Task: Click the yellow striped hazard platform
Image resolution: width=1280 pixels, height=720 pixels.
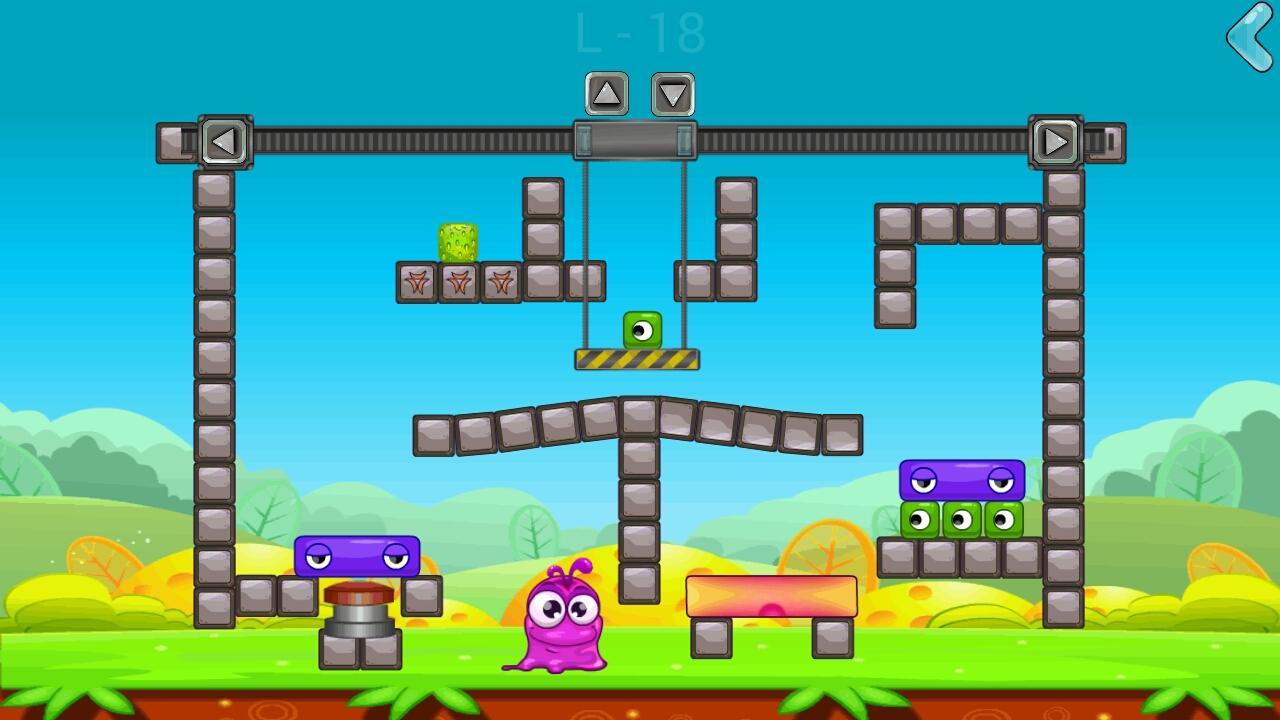Action: (x=637, y=358)
